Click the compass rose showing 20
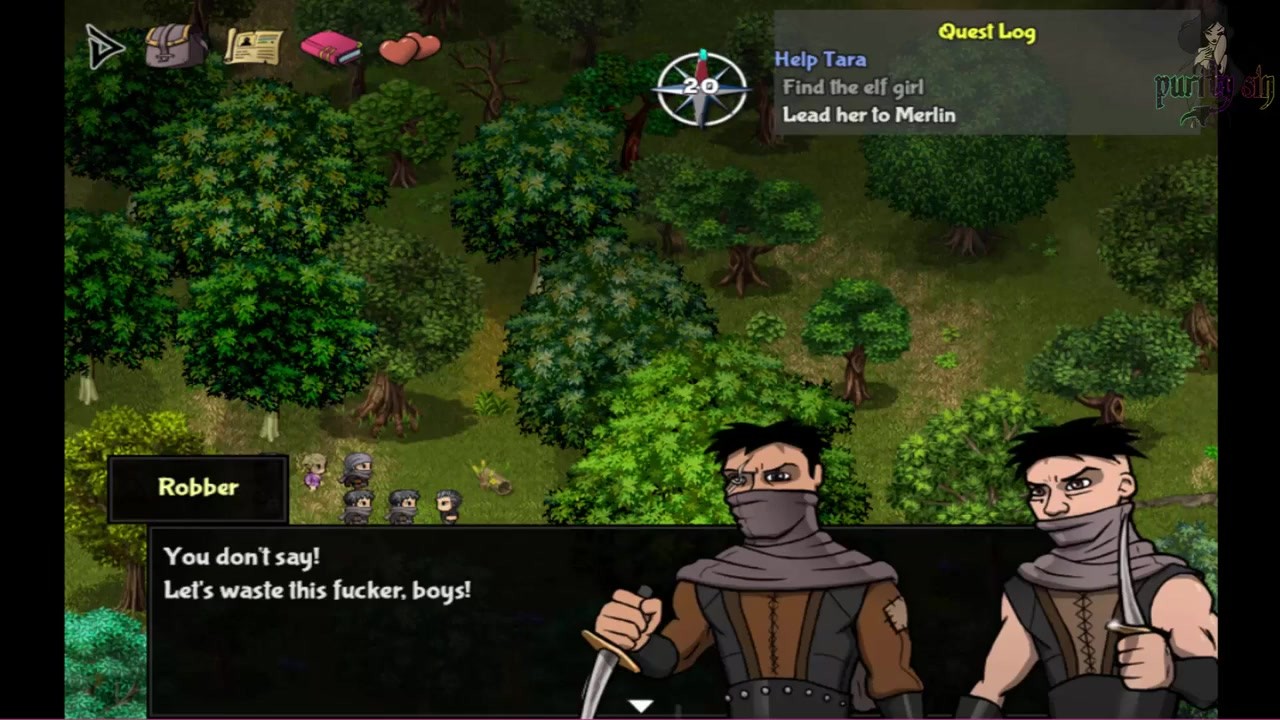 click(x=701, y=88)
